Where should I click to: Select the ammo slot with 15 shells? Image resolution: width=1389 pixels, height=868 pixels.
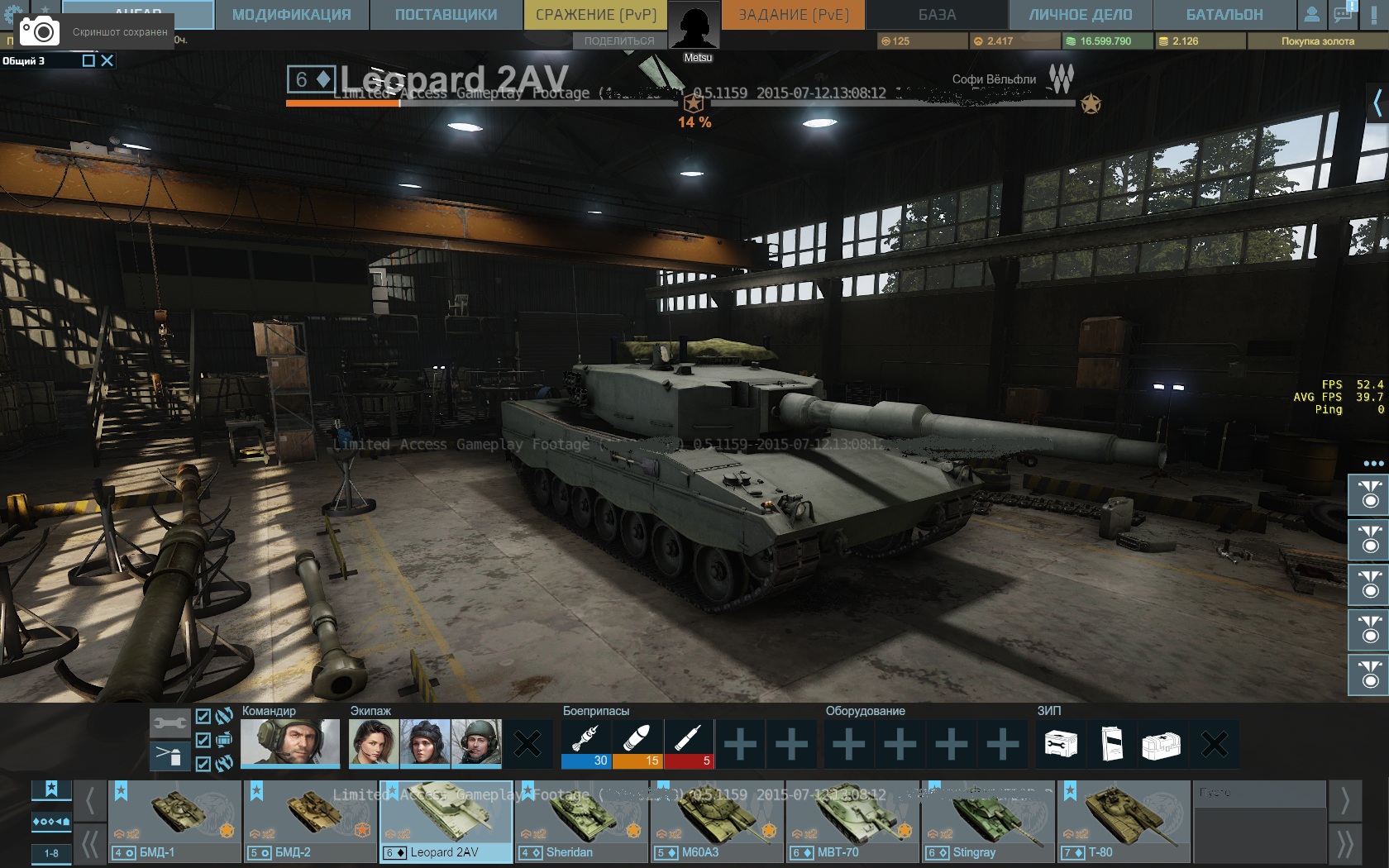pyautogui.click(x=637, y=744)
